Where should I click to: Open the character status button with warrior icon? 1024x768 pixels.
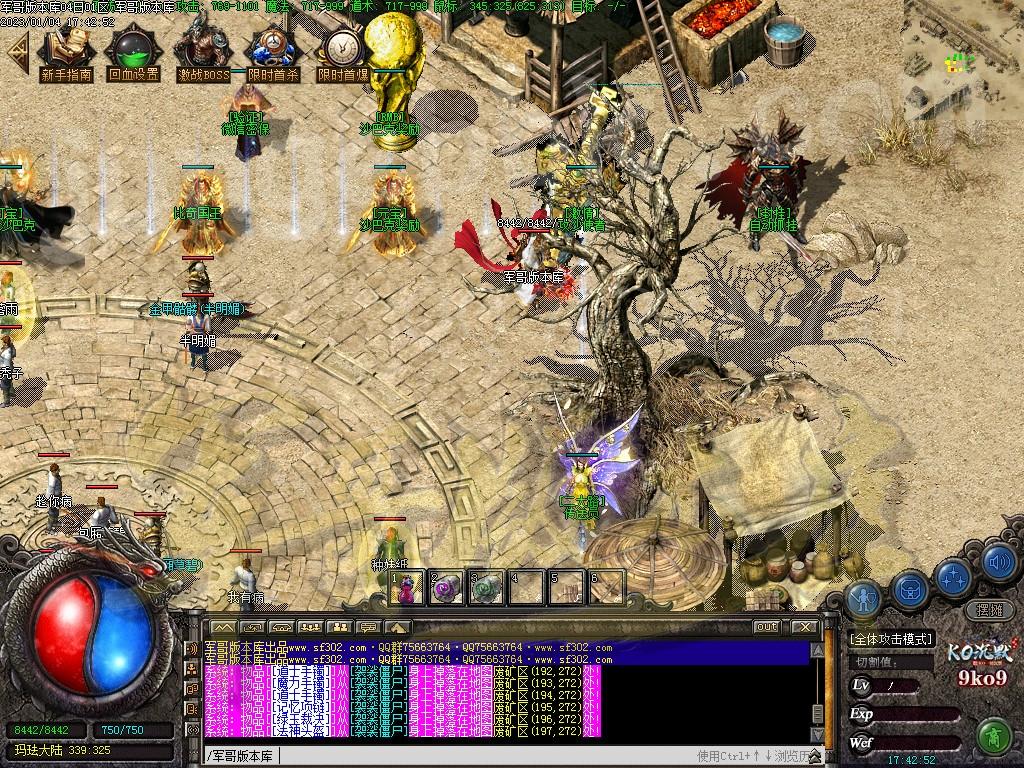(863, 597)
